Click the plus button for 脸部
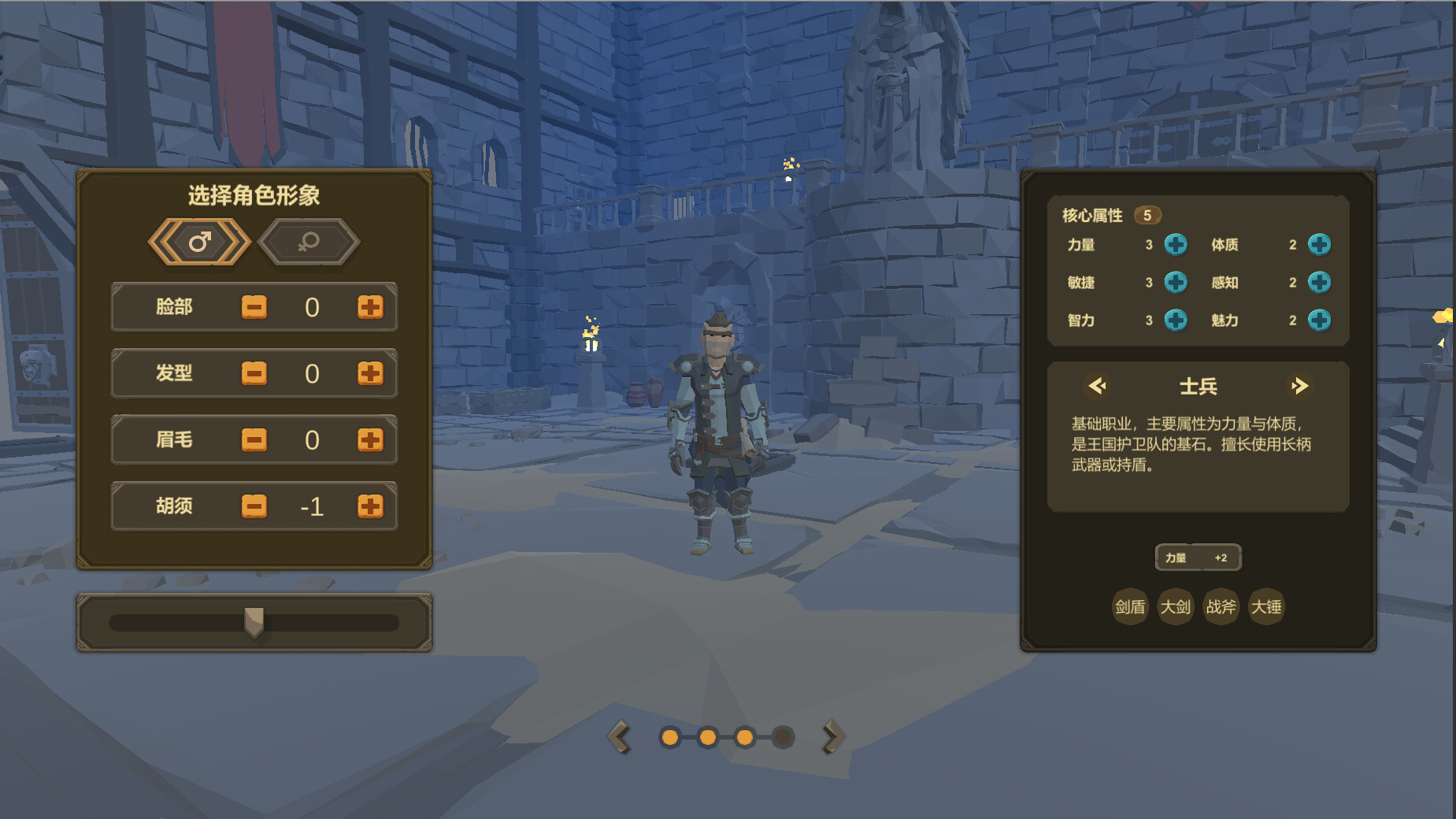Screen dimensions: 1456x819 coord(370,307)
